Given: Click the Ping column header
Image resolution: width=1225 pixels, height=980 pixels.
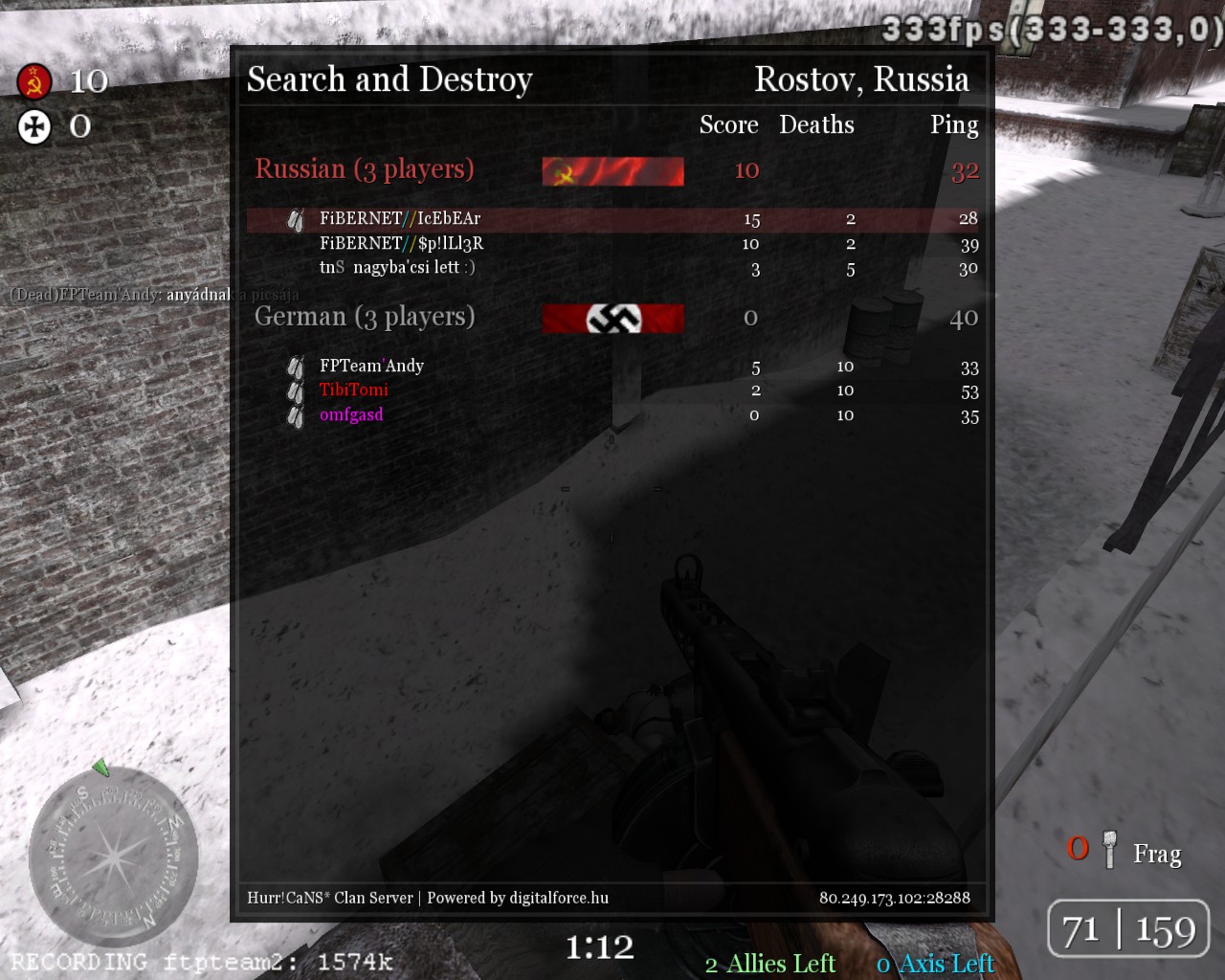Looking at the screenshot, I should coord(954,125).
